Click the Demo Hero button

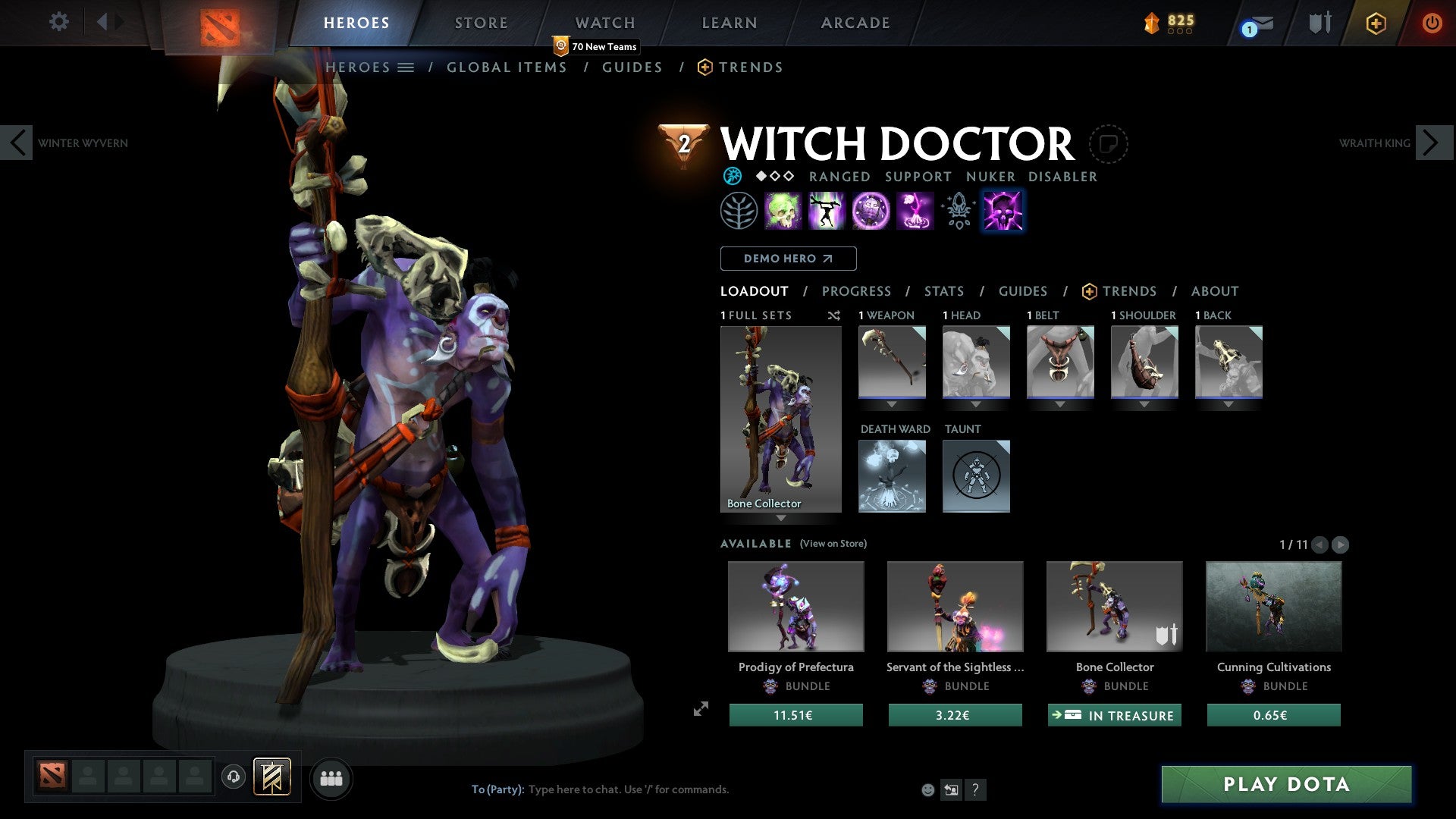788,259
